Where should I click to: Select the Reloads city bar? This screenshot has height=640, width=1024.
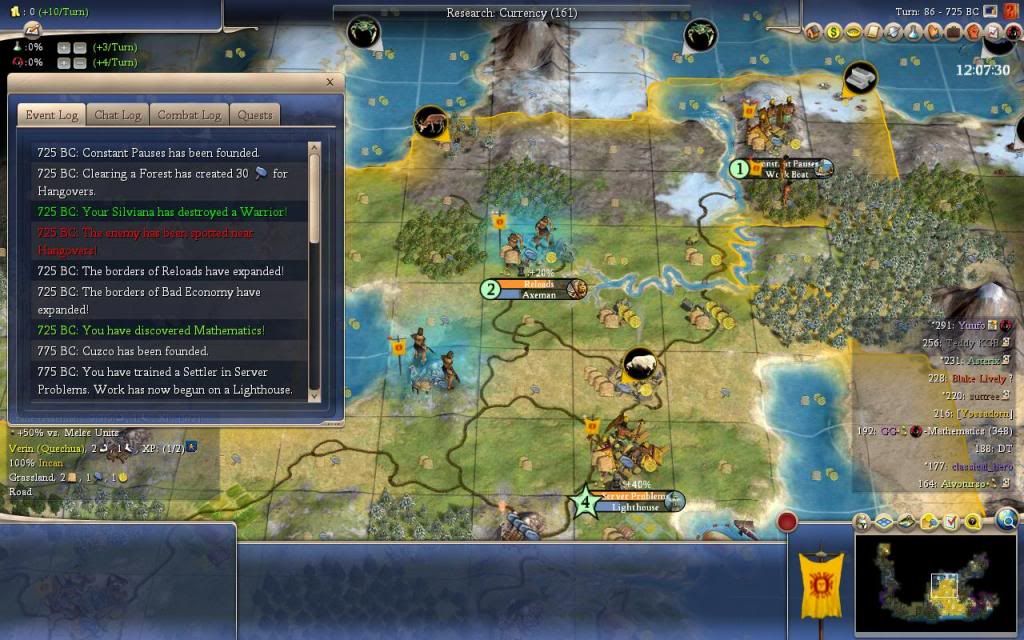pyautogui.click(x=537, y=289)
